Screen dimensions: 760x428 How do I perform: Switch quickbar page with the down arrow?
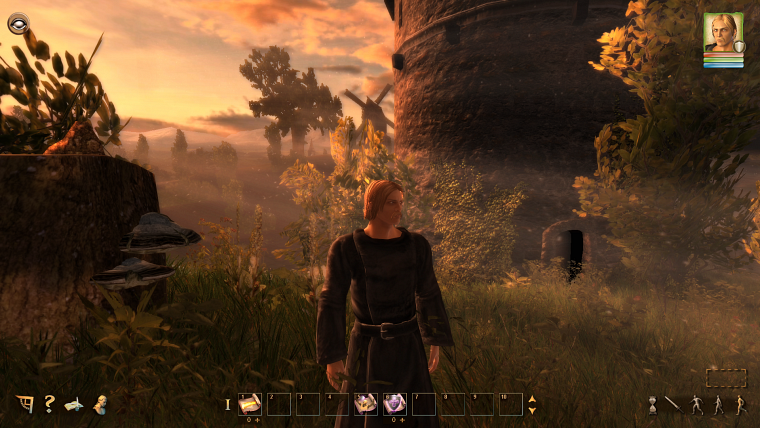point(532,410)
